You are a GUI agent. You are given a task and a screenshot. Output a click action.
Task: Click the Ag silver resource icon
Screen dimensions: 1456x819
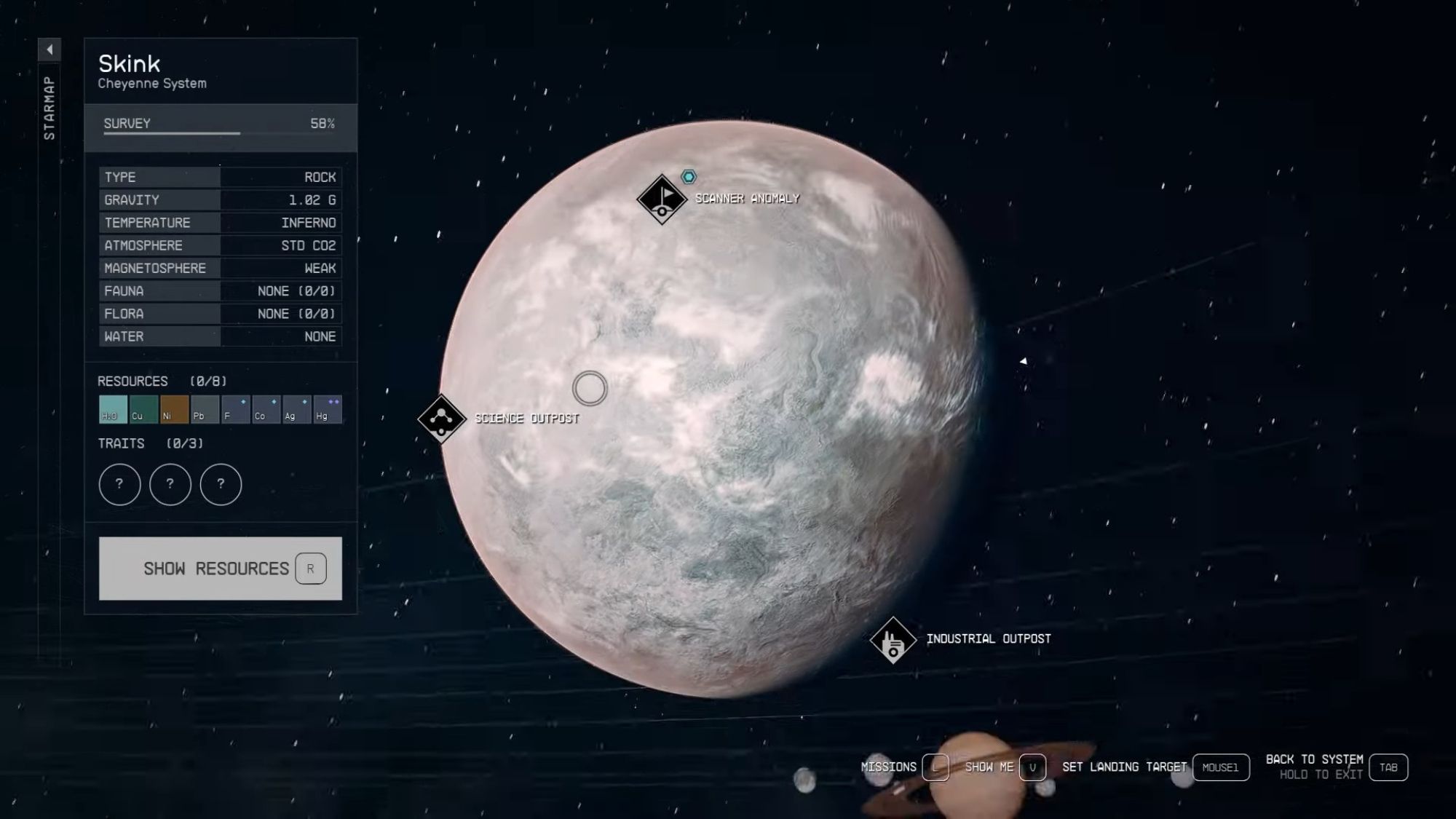(296, 408)
